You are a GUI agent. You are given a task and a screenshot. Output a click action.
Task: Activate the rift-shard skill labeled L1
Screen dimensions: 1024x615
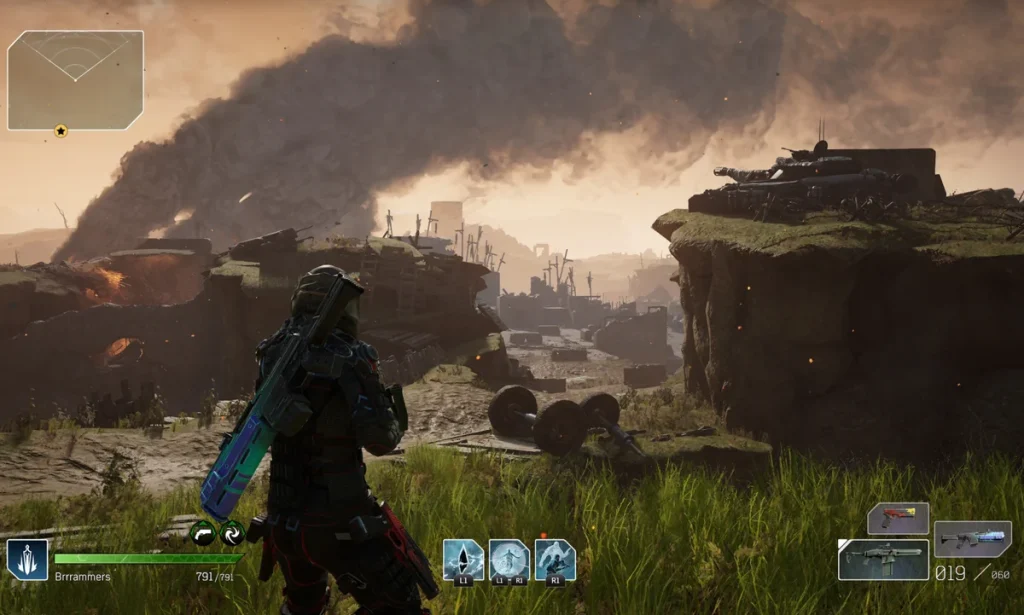[x=463, y=560]
